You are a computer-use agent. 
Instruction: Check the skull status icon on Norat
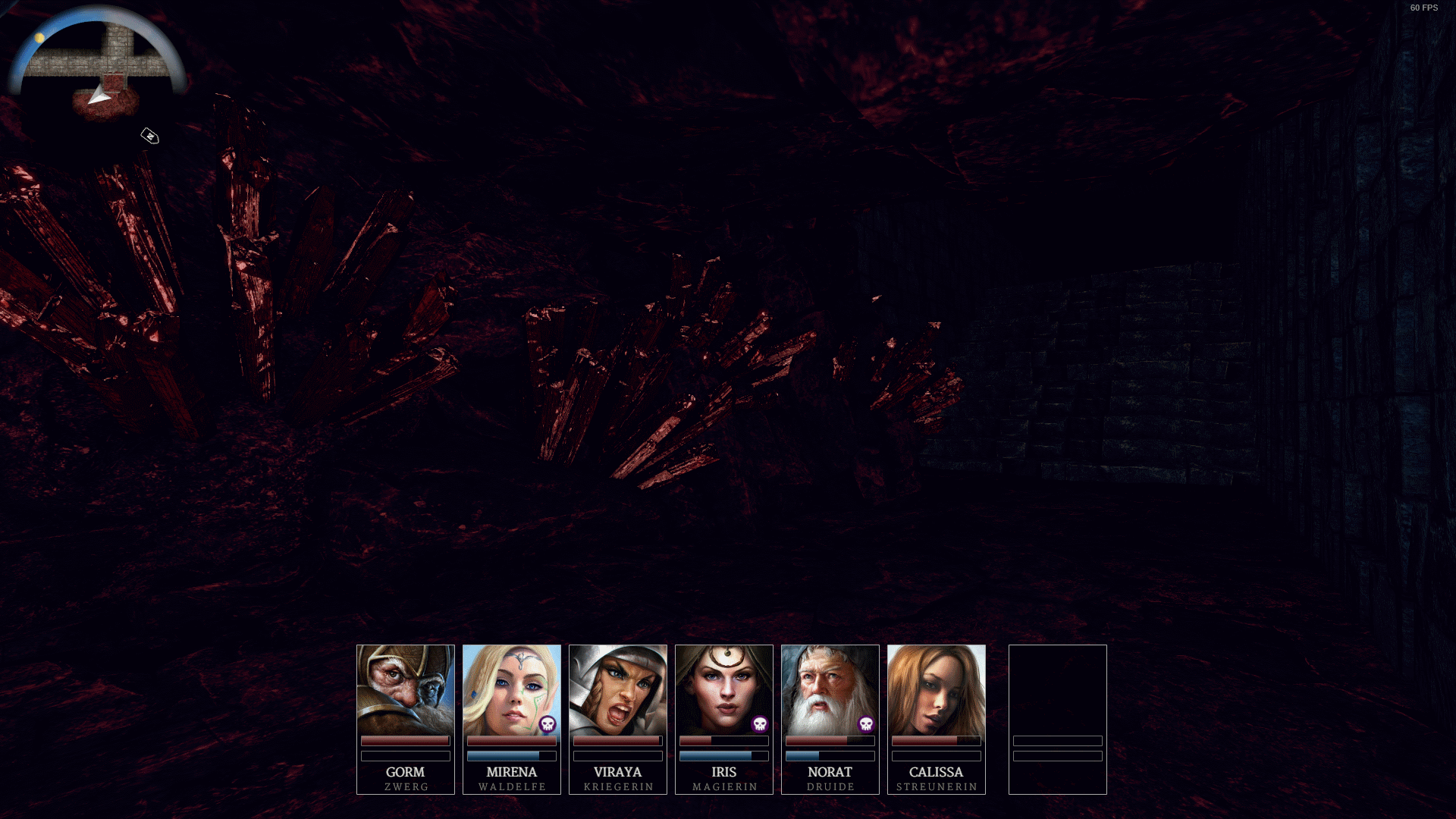tap(866, 724)
